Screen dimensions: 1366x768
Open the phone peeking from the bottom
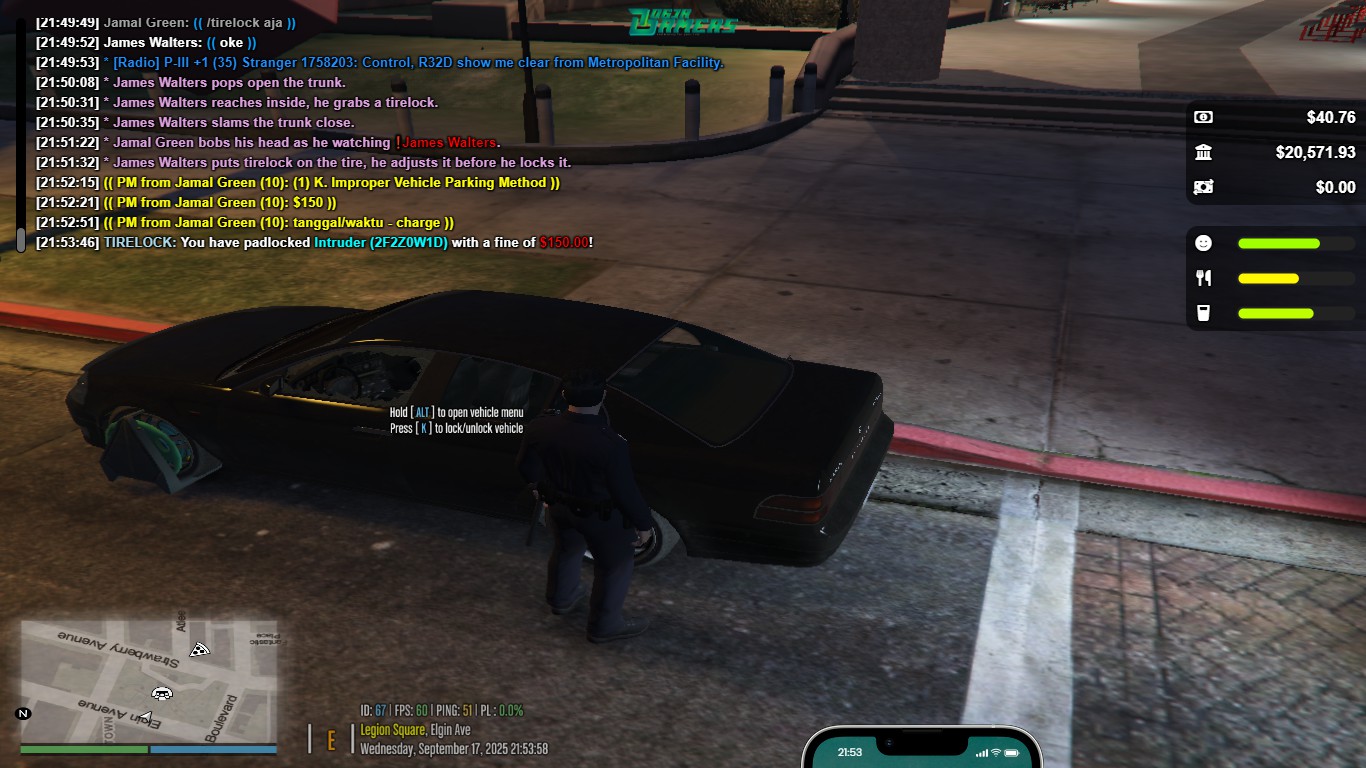click(x=921, y=750)
